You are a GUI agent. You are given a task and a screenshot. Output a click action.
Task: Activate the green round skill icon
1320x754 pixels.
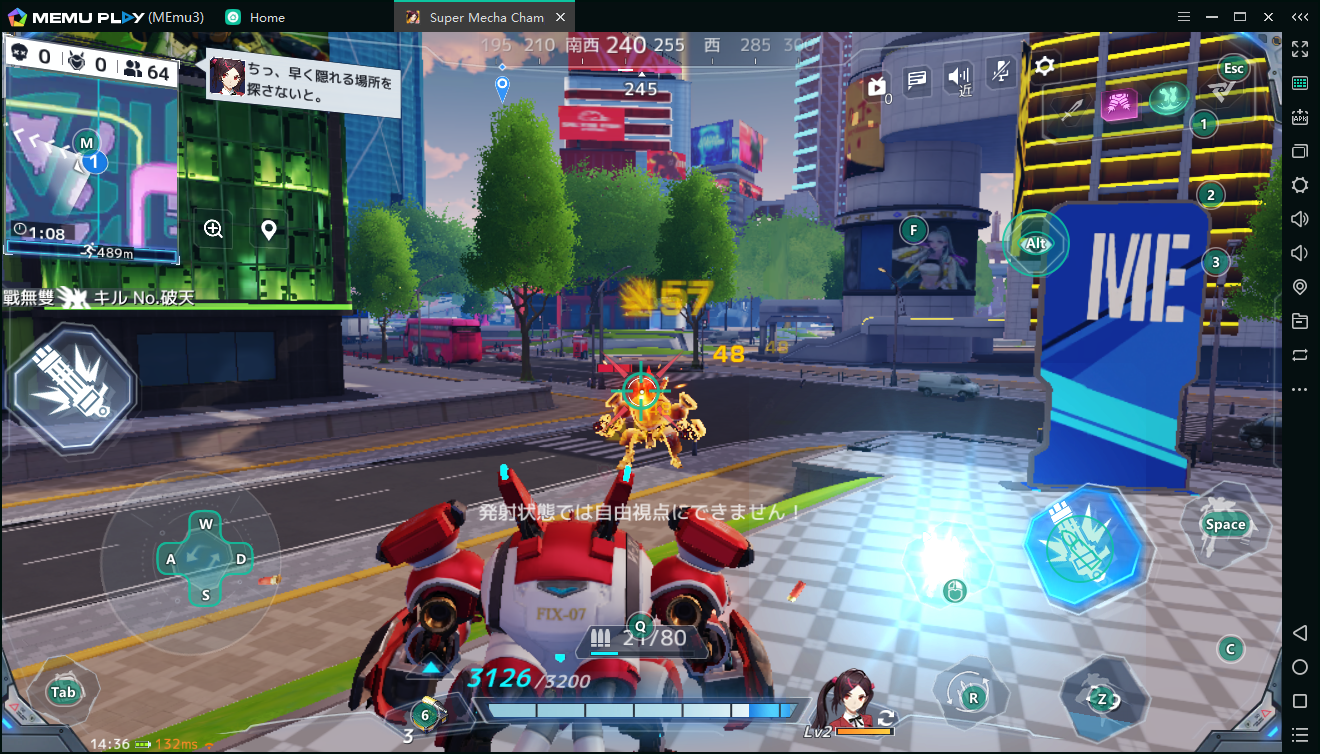(x=1166, y=98)
